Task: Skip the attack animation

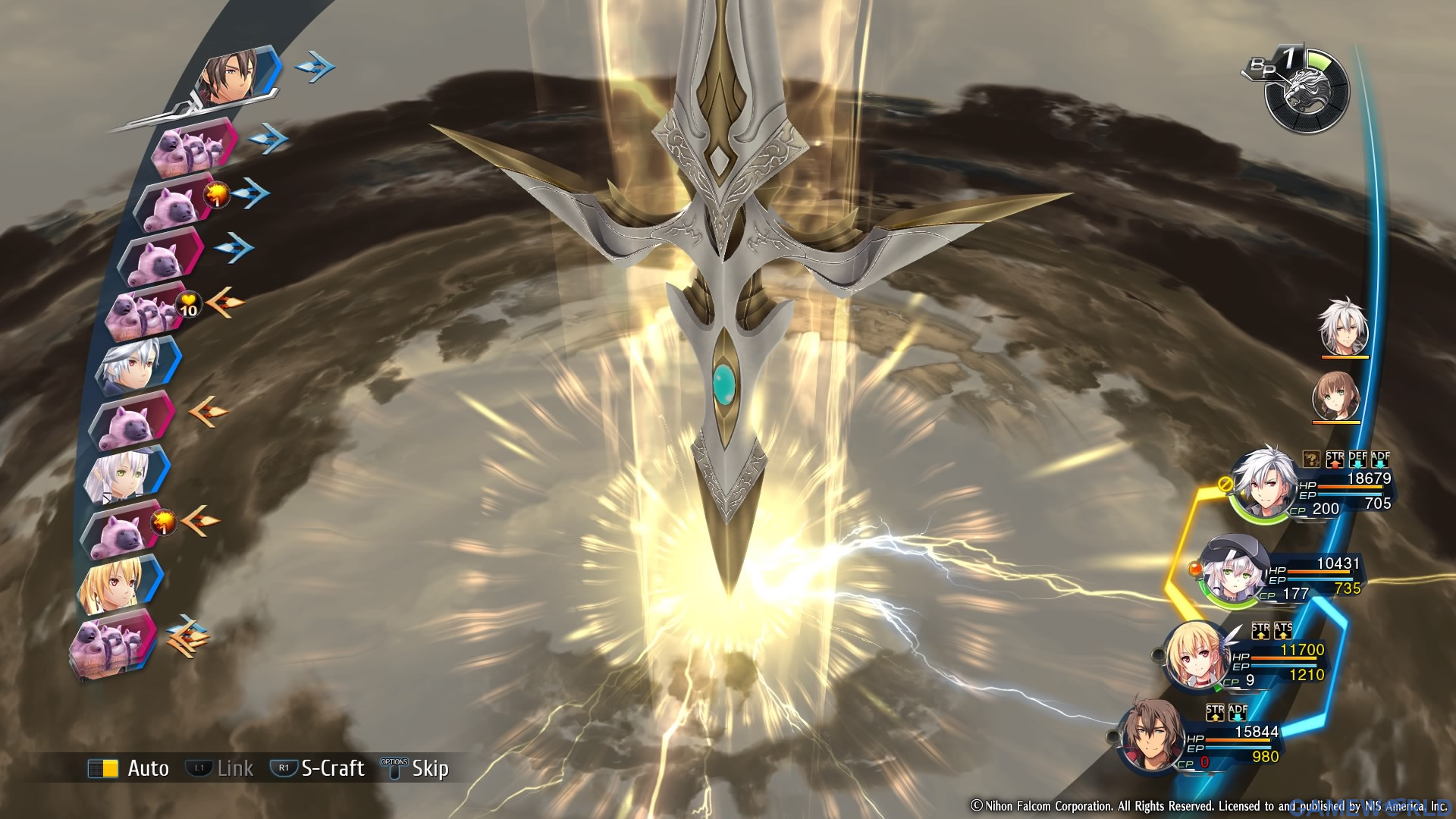Action: (x=416, y=768)
